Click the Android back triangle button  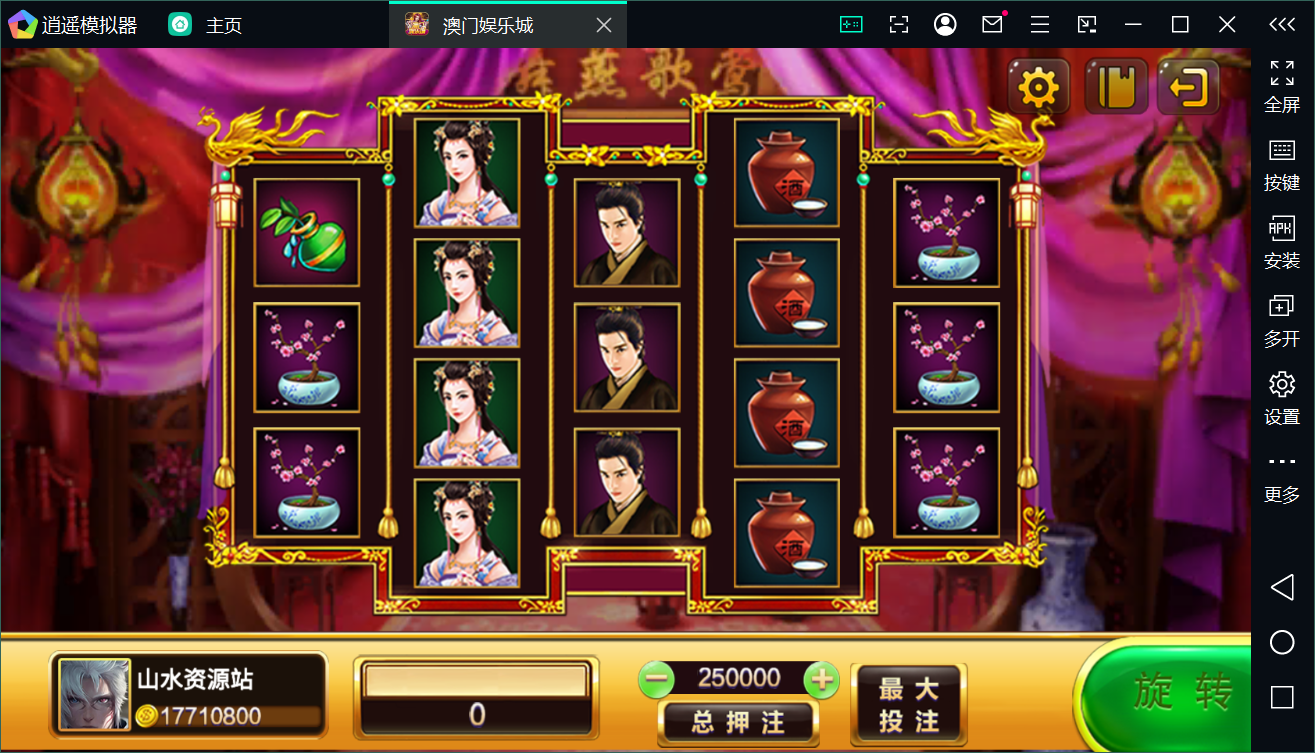click(x=1282, y=587)
